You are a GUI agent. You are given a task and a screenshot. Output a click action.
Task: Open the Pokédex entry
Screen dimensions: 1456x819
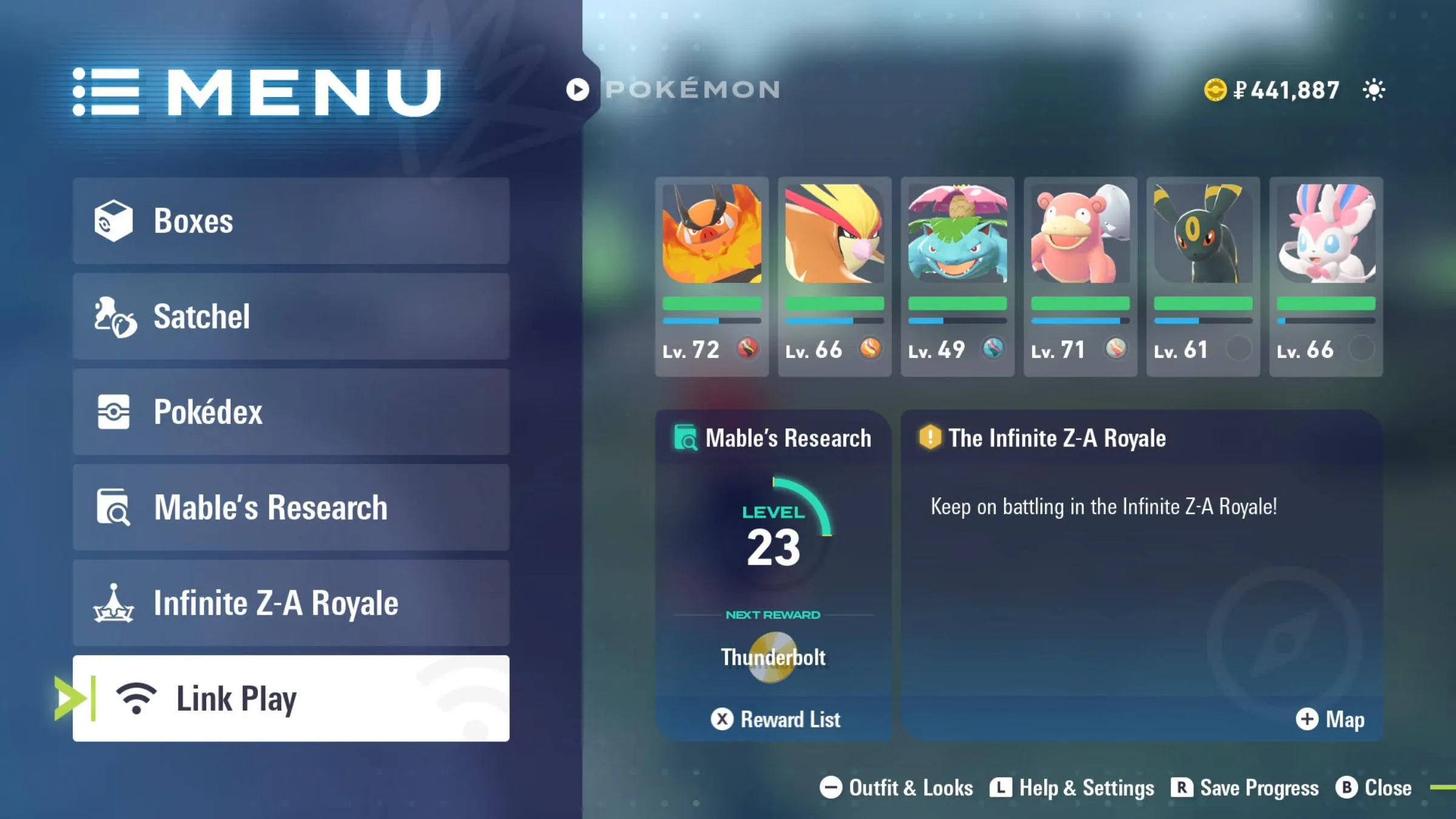[x=291, y=412]
